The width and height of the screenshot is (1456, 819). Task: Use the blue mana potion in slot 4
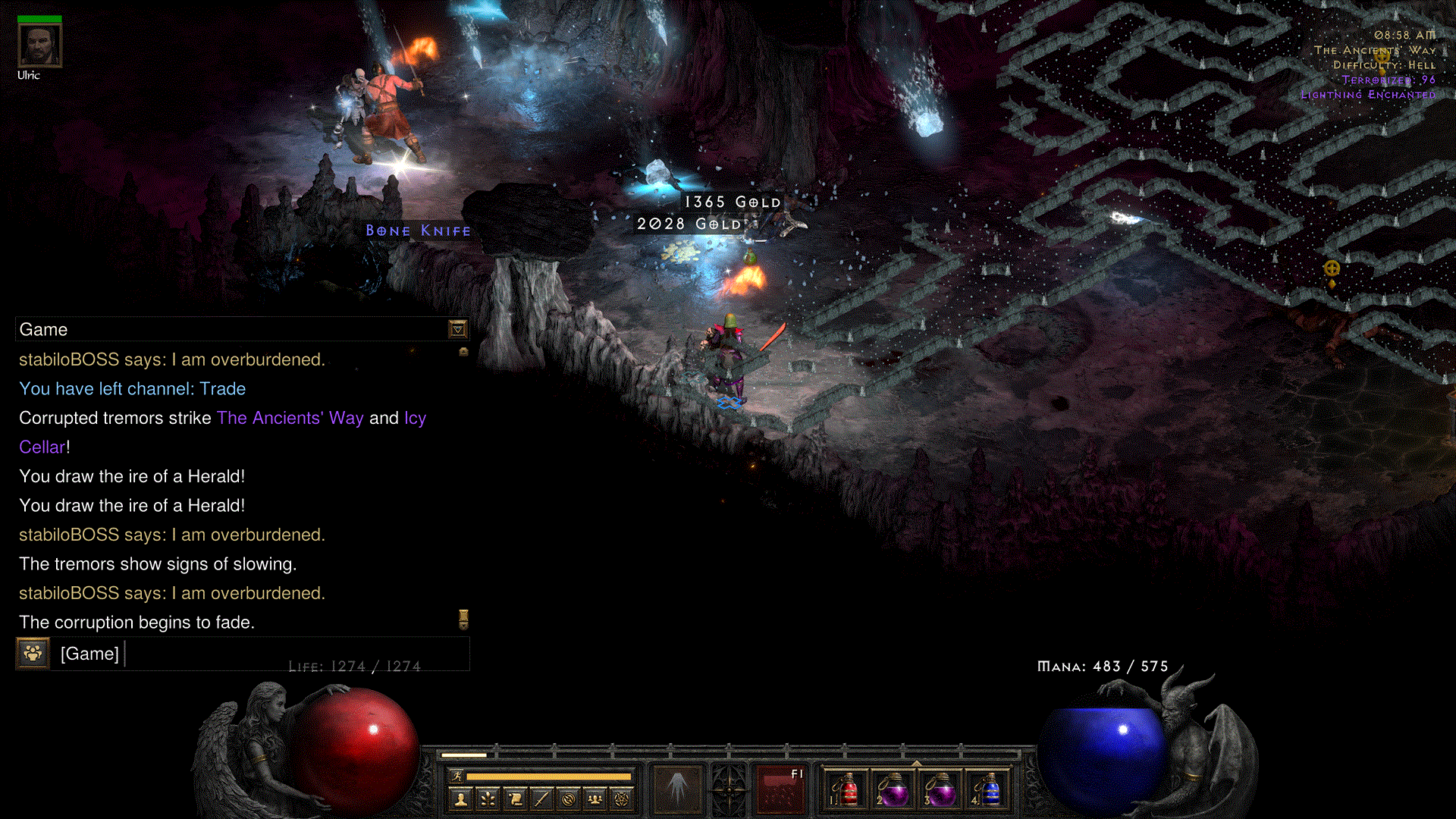click(x=987, y=789)
